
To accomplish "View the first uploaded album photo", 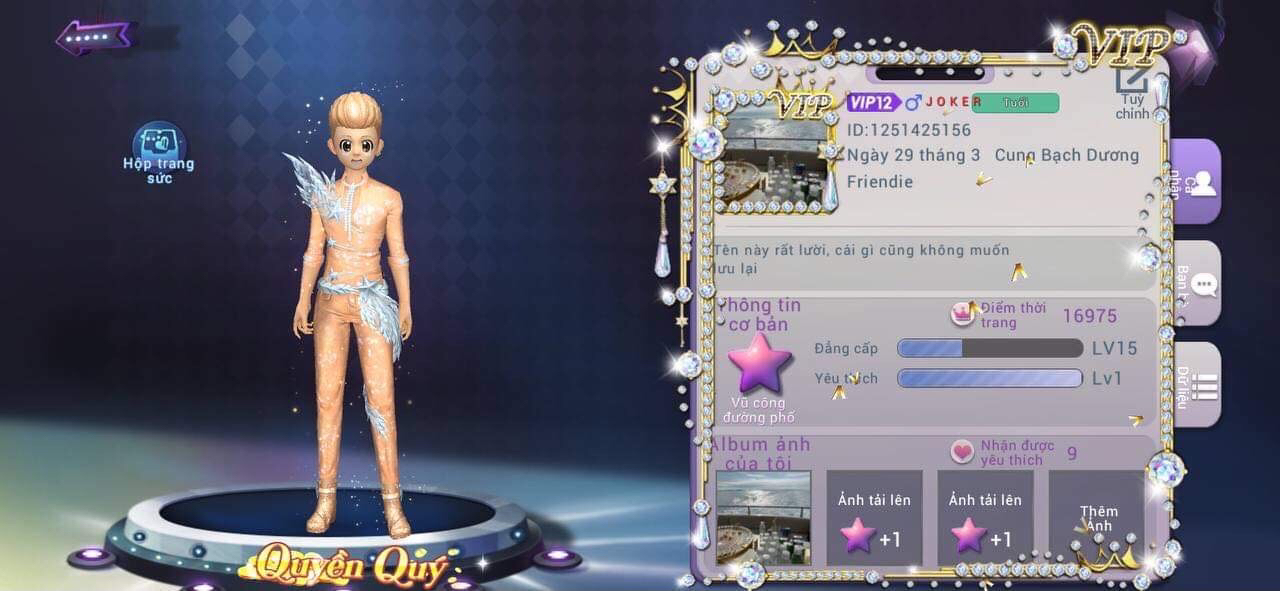I will tap(763, 517).
